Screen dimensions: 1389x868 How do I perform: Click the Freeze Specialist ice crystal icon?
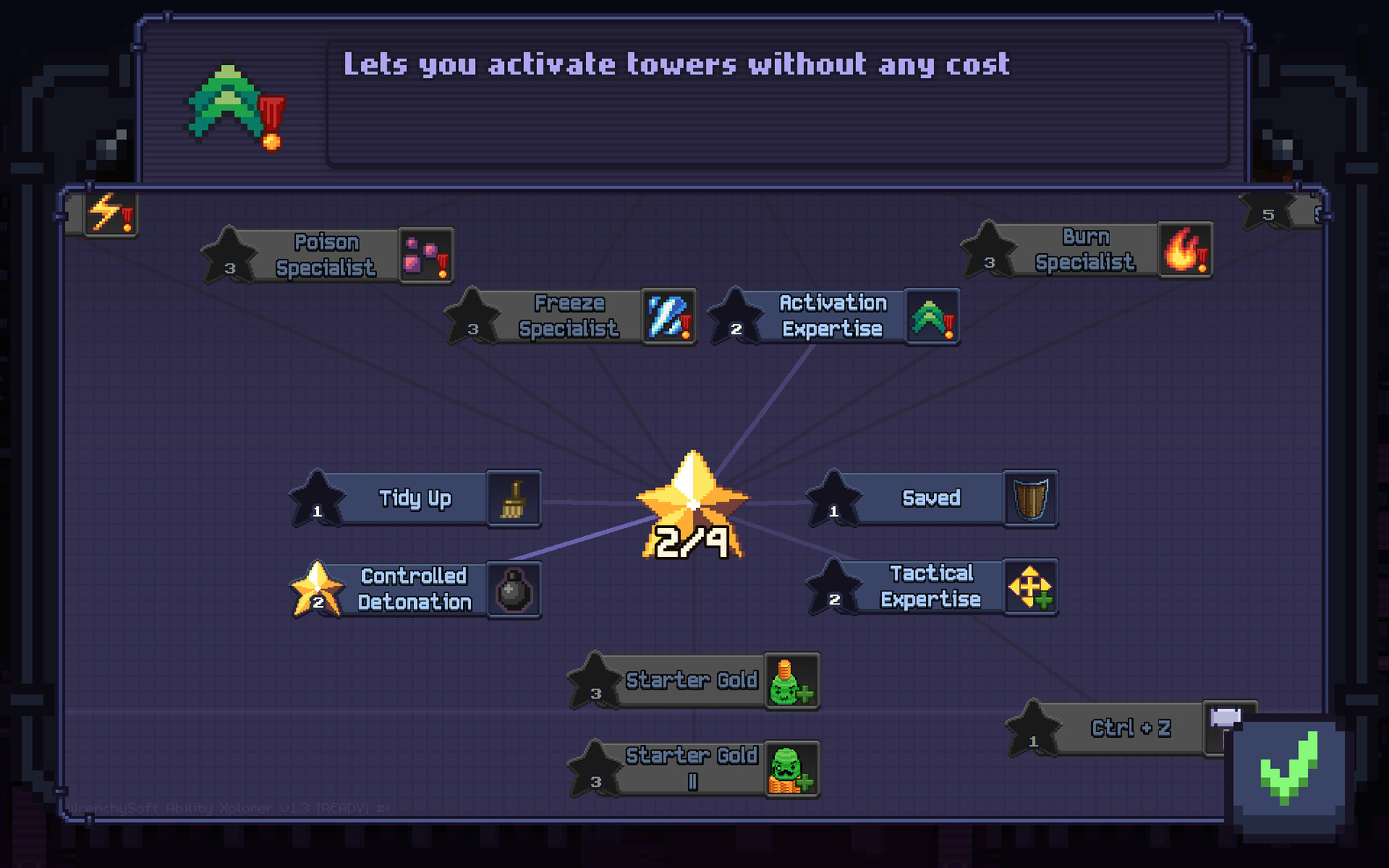click(x=668, y=317)
